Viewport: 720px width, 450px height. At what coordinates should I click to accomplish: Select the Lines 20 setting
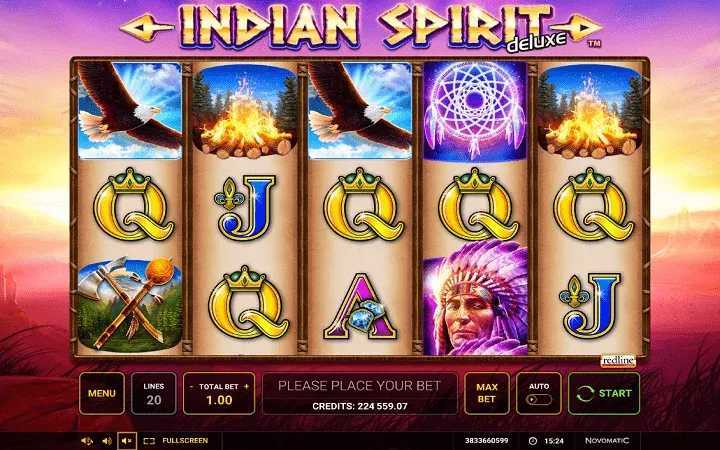point(154,393)
